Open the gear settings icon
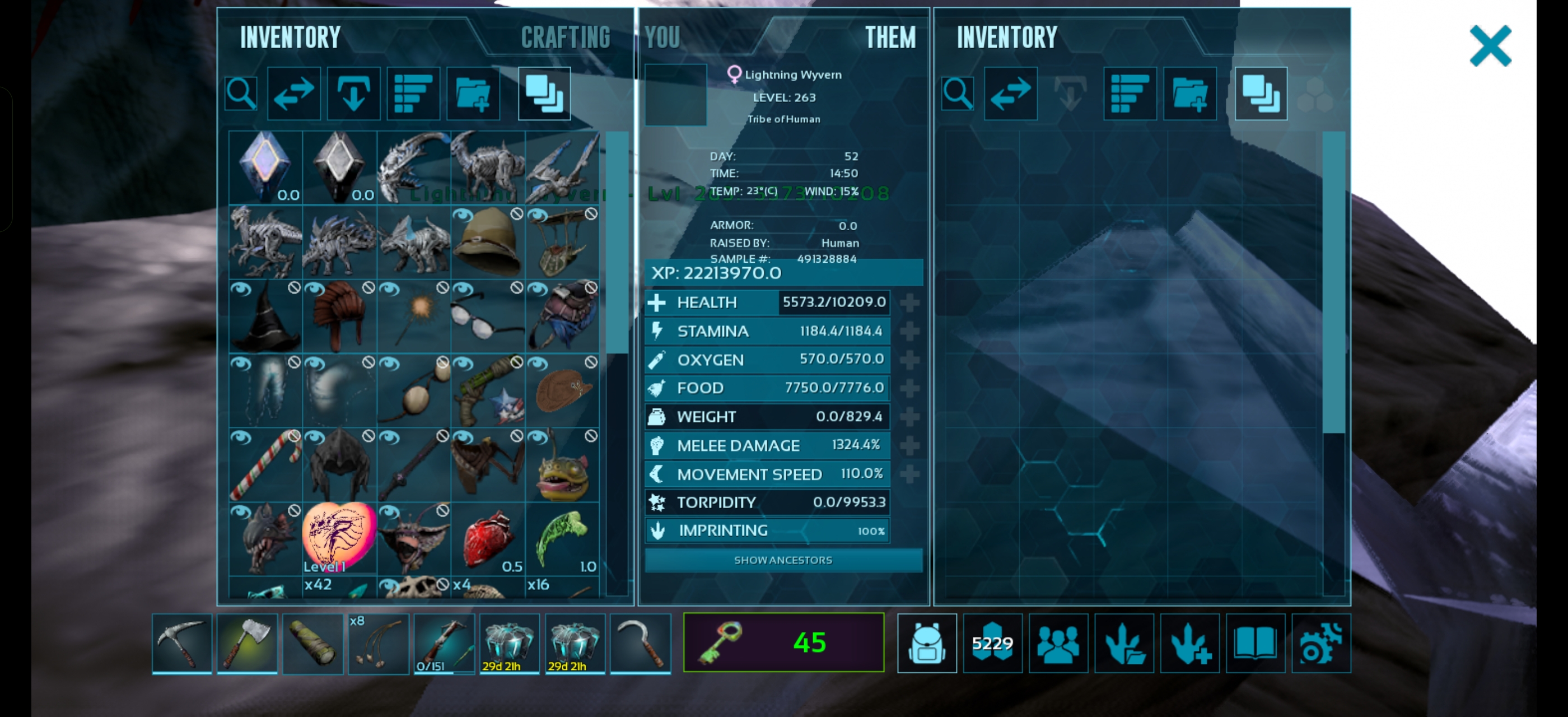 tap(1321, 642)
